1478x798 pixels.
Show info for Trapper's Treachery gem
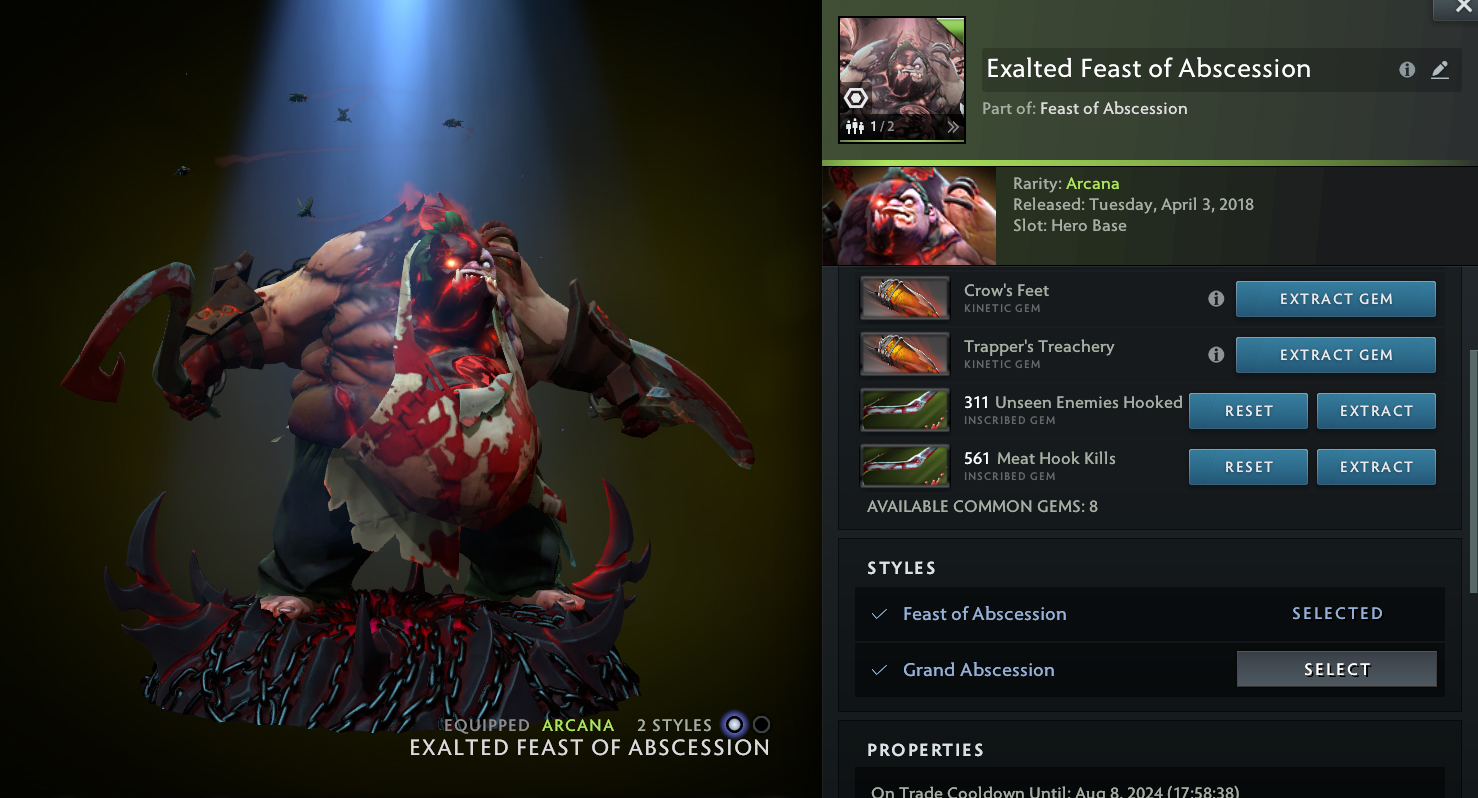(1216, 355)
